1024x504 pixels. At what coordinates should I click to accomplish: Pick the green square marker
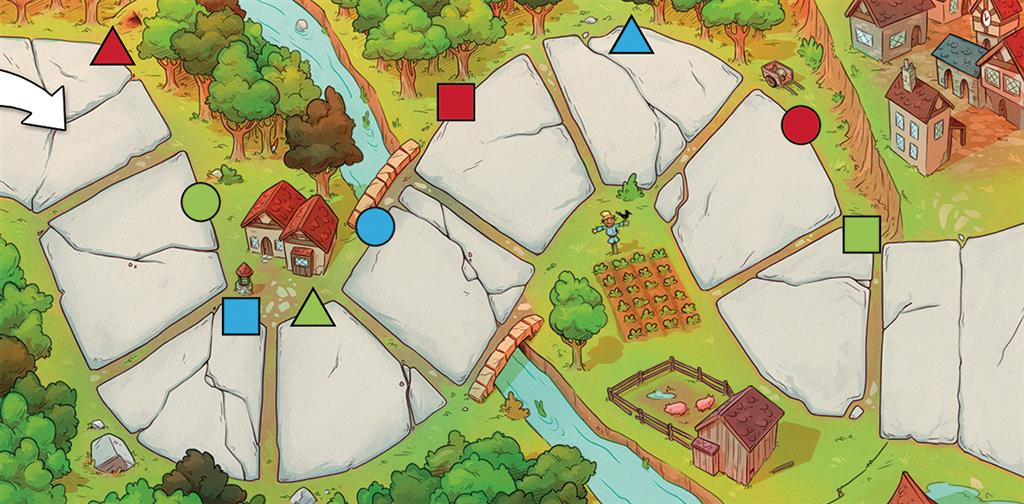860,234
